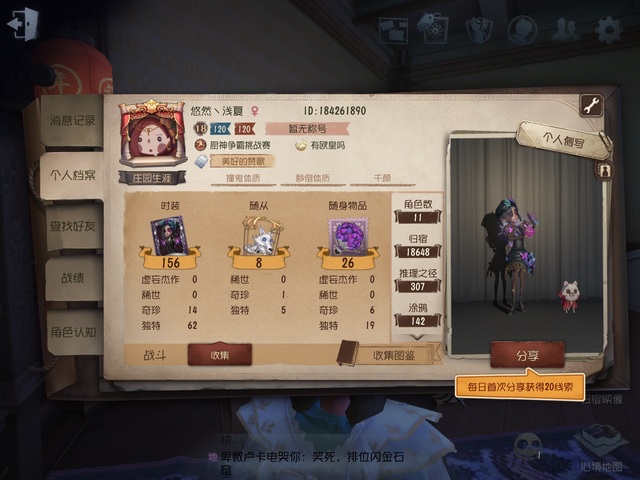Open 庄园生涯 manor career
This screenshot has width=640, height=480.
coord(153,174)
